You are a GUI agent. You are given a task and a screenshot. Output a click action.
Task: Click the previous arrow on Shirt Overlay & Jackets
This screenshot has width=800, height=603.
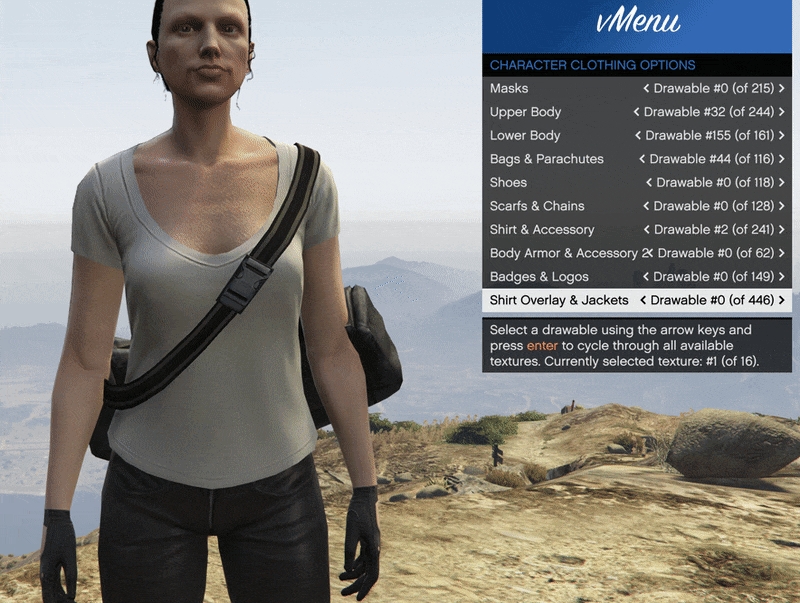pos(644,300)
